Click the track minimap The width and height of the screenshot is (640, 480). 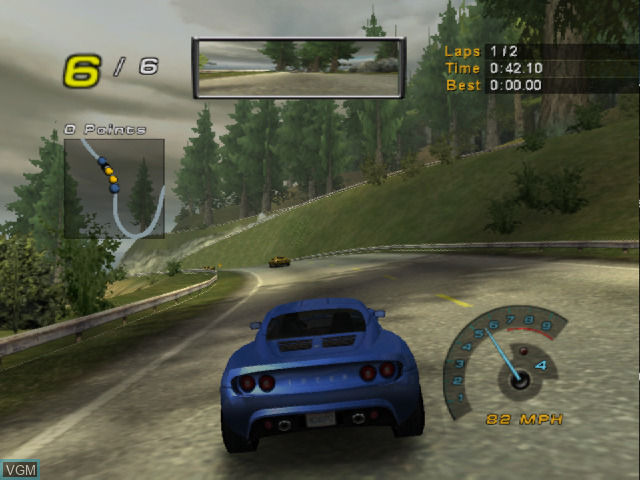[114, 188]
